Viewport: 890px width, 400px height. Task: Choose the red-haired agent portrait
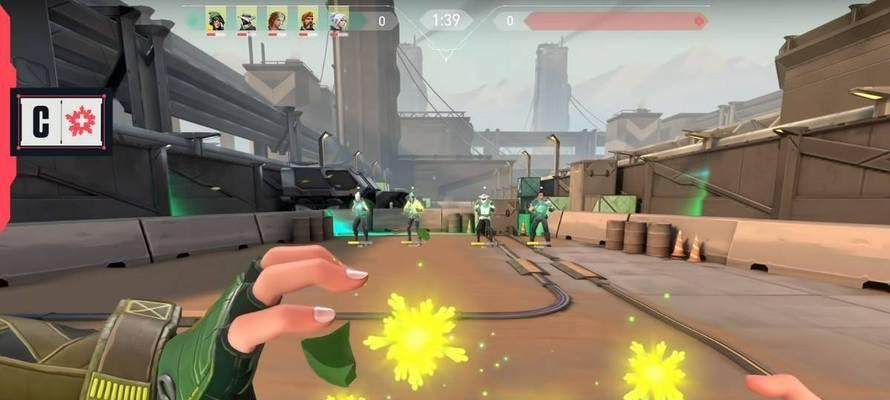(x=277, y=19)
